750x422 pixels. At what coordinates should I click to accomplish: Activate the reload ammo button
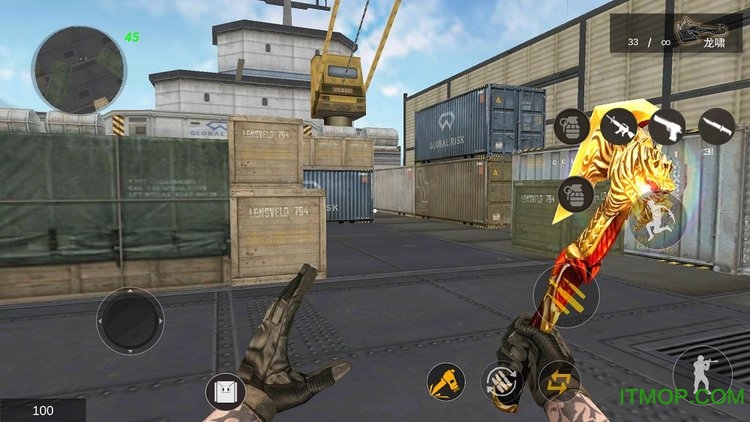pos(500,381)
